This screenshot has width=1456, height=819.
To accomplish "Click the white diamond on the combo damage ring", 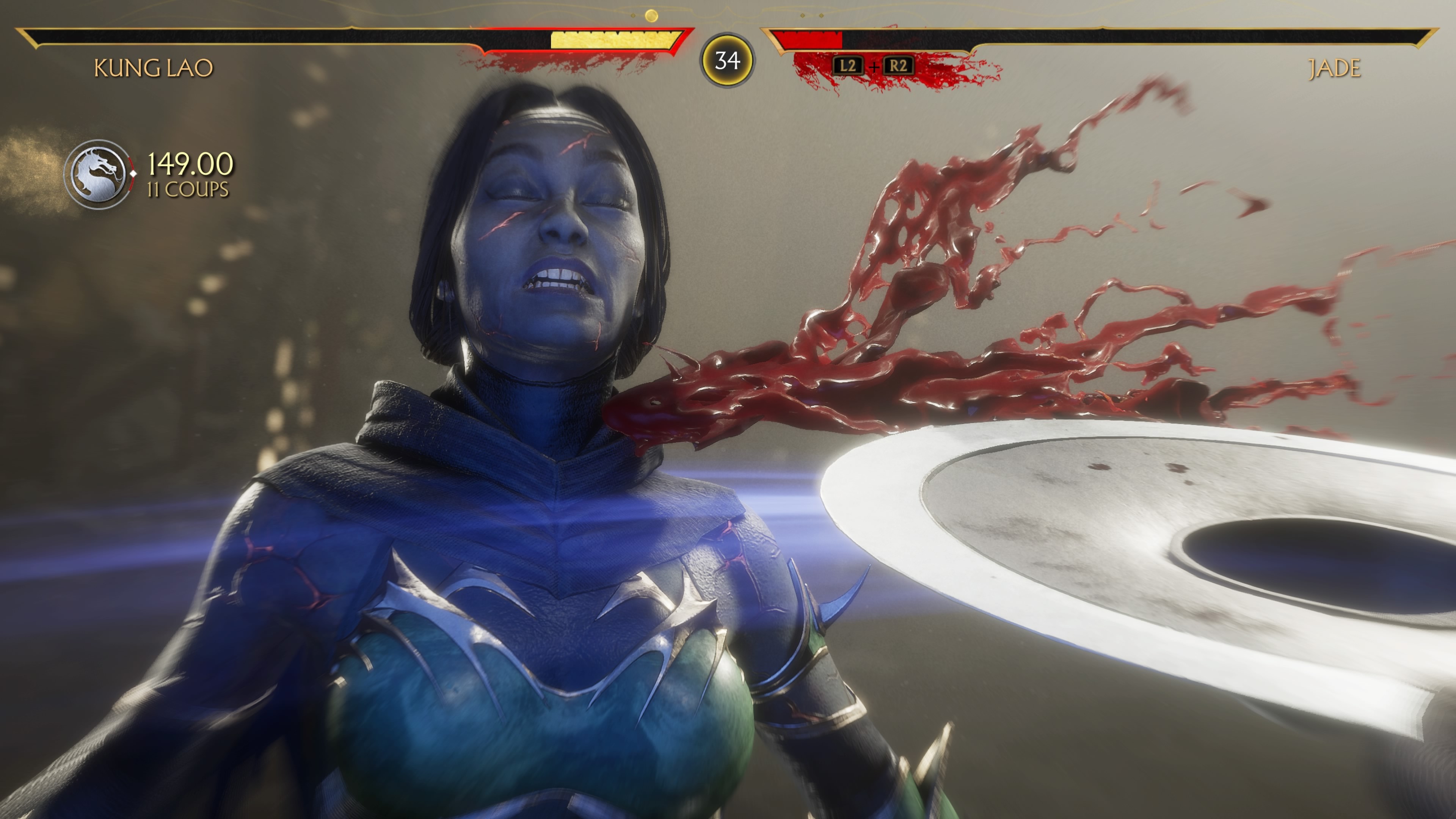I will (133, 174).
